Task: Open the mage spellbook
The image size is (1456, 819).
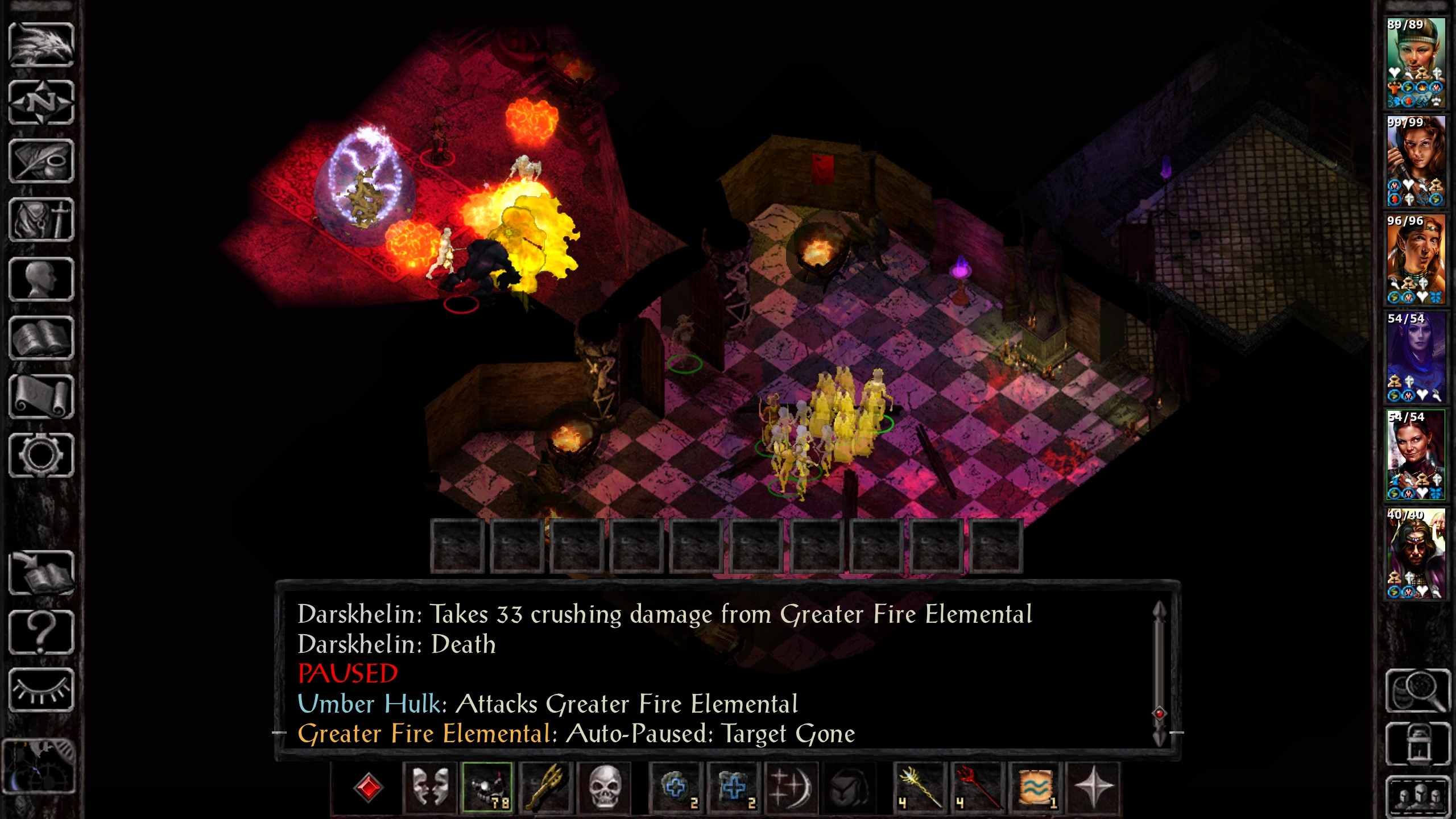Action: (x=41, y=338)
